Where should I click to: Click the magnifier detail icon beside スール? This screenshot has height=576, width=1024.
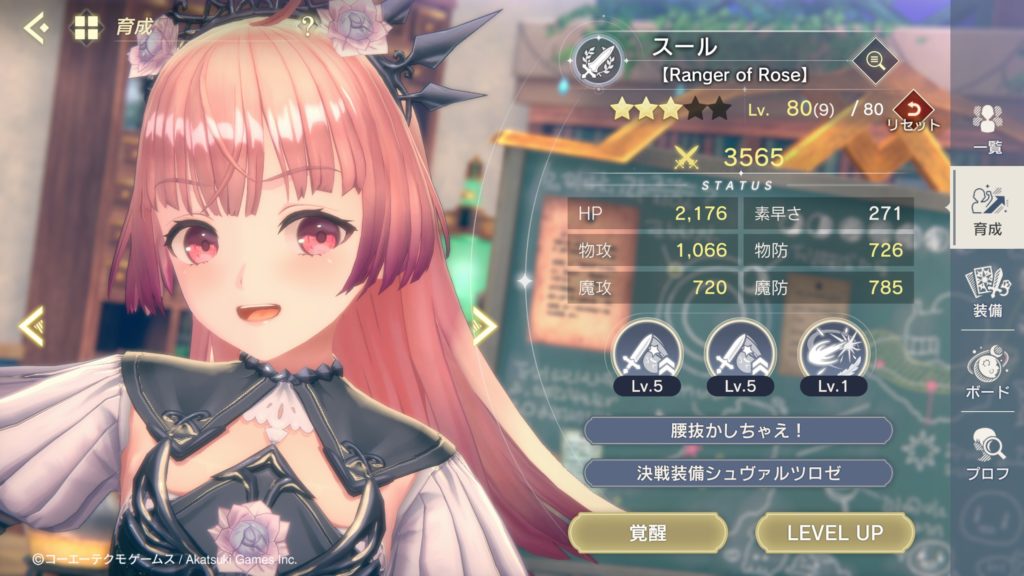coord(873,62)
